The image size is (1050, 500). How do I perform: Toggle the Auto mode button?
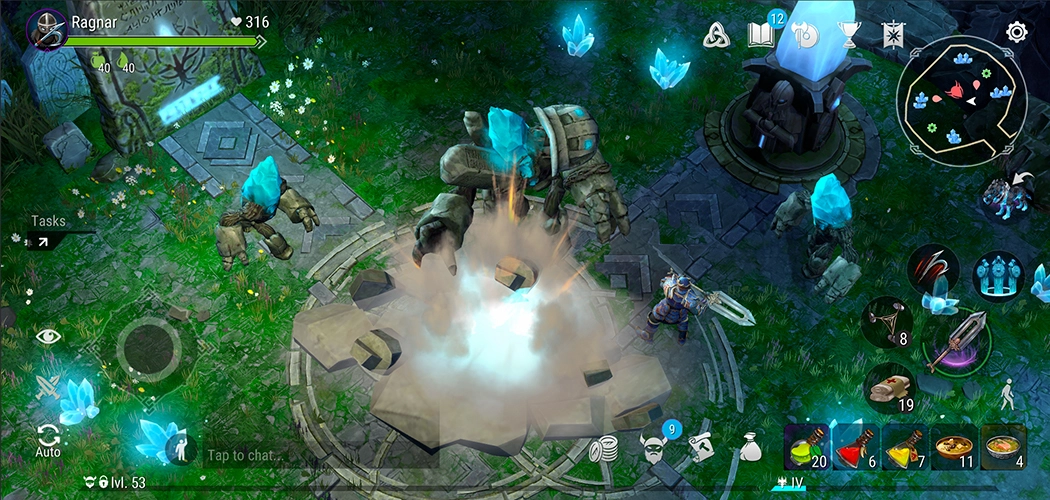pyautogui.click(x=48, y=440)
